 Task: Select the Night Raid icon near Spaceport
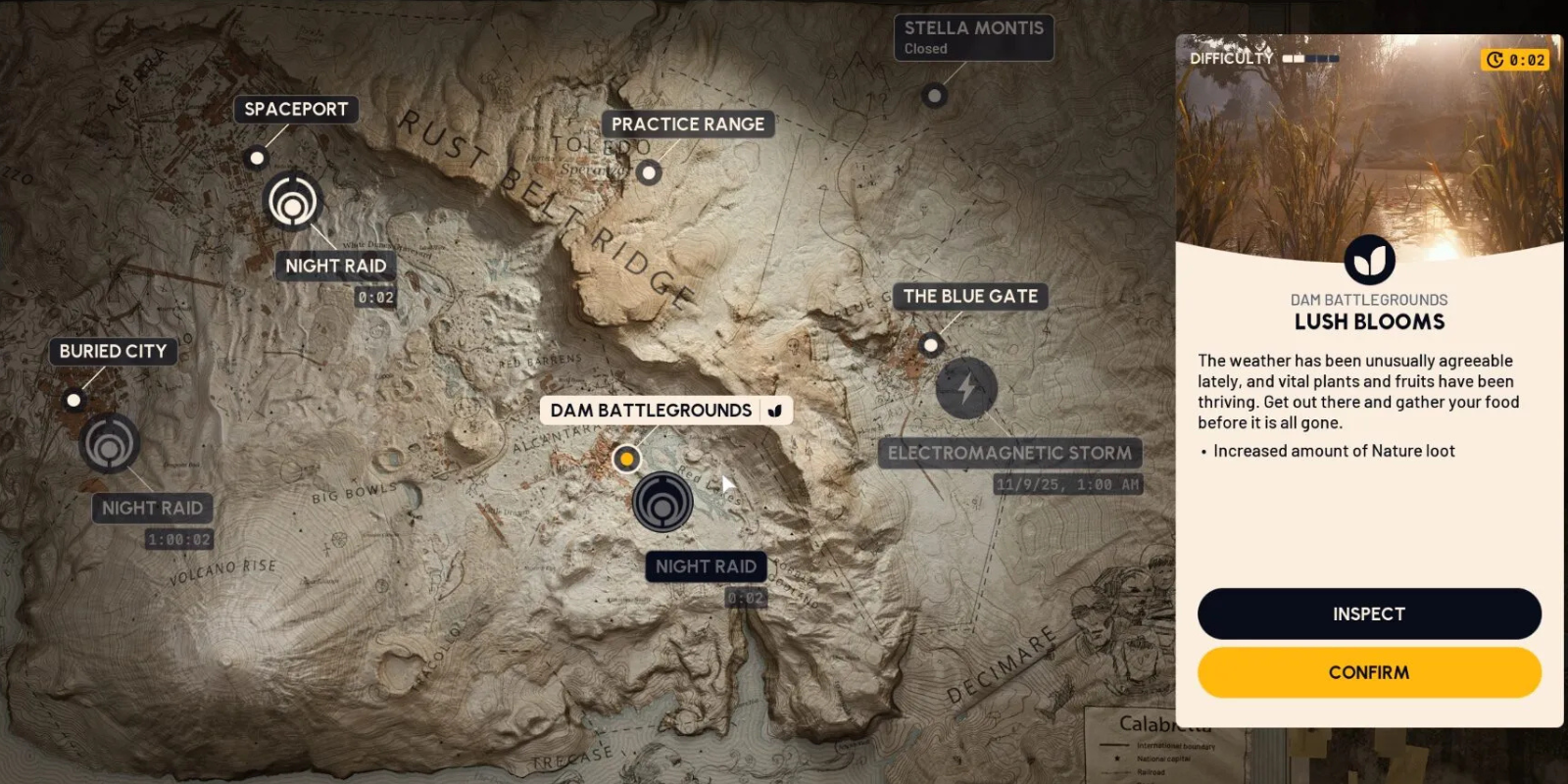(x=293, y=201)
